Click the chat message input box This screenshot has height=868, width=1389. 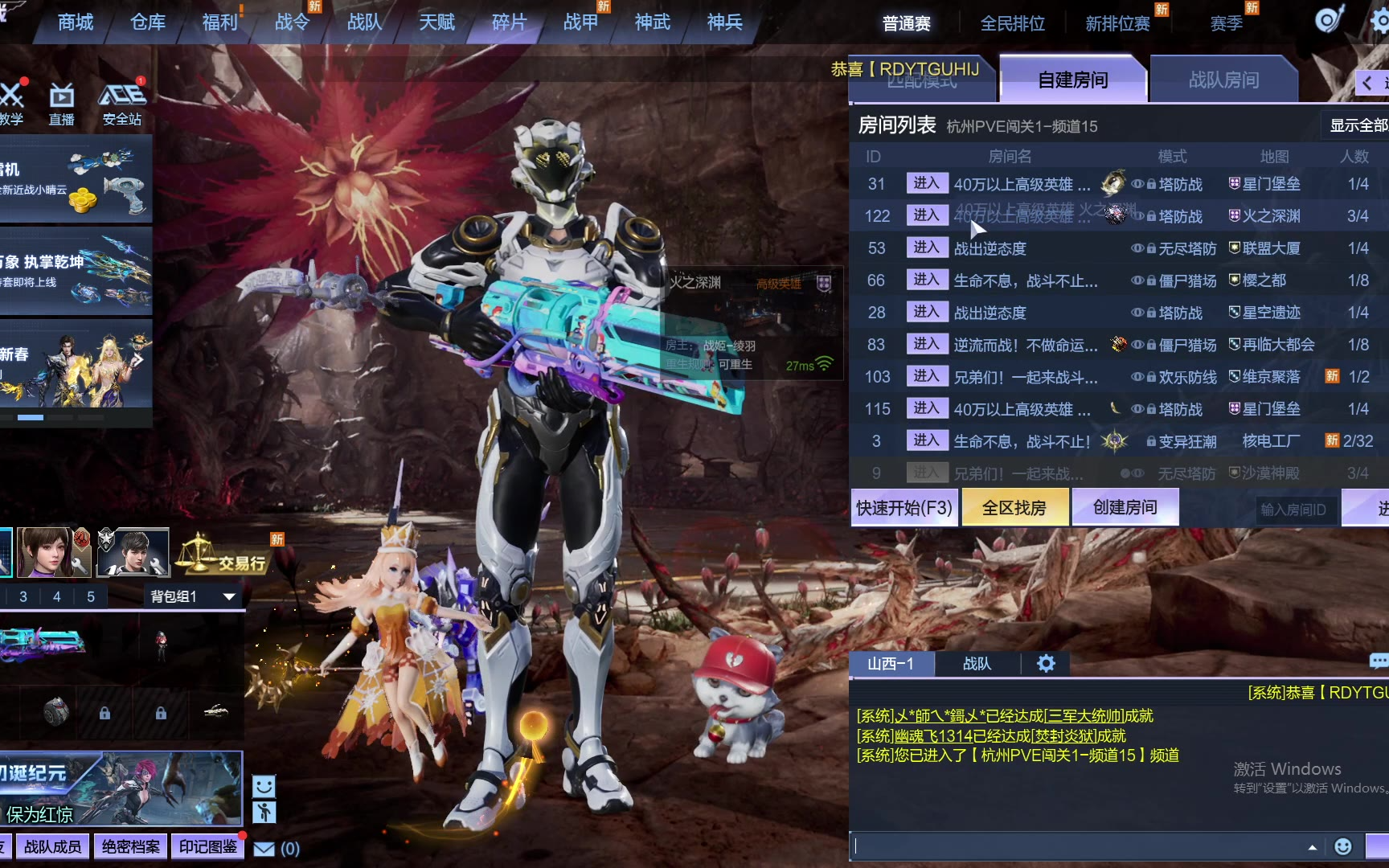(1077, 846)
